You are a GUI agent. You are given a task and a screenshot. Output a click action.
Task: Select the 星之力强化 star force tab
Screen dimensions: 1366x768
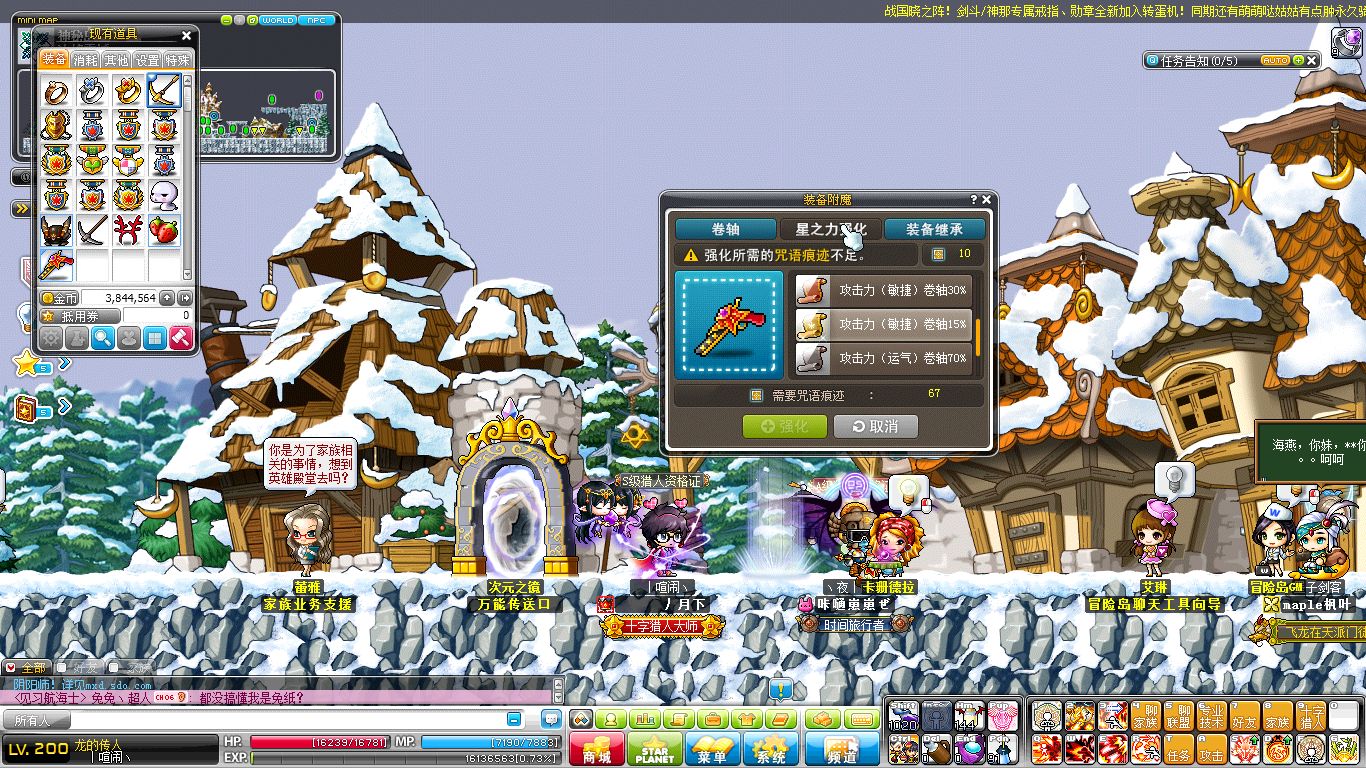[830, 229]
